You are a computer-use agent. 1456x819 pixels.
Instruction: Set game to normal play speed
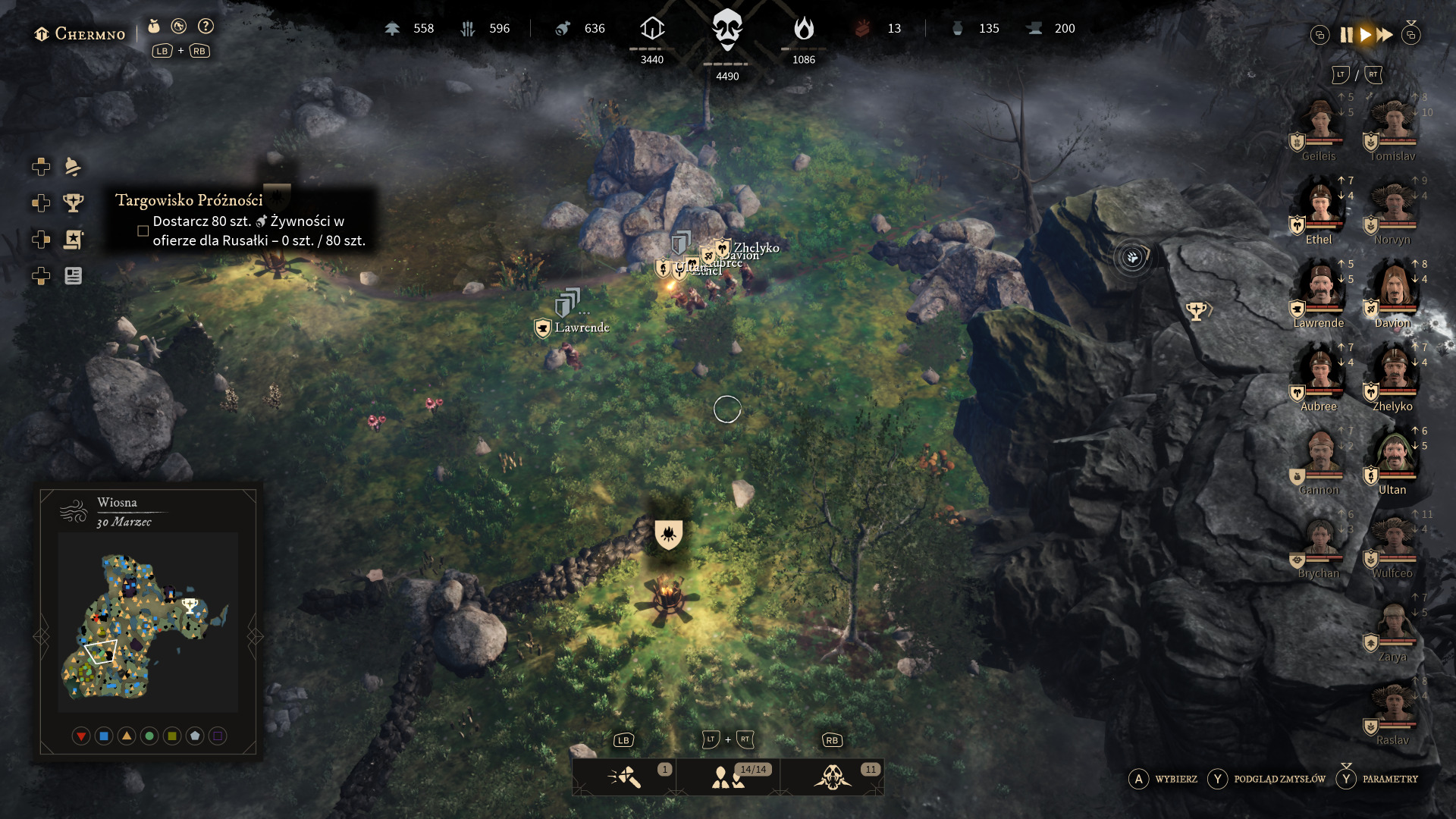click(x=1365, y=35)
